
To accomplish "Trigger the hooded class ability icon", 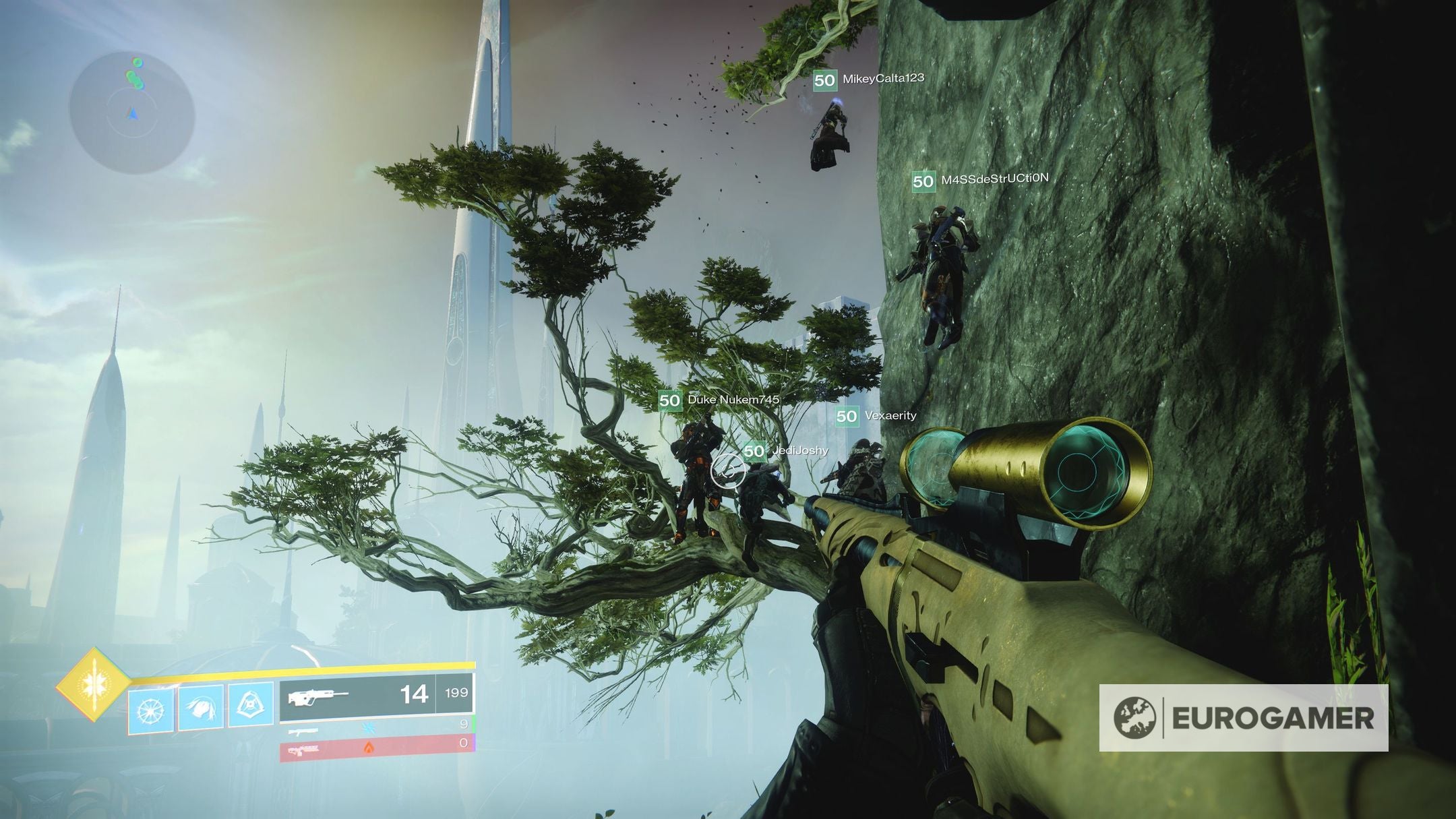I will point(251,706).
